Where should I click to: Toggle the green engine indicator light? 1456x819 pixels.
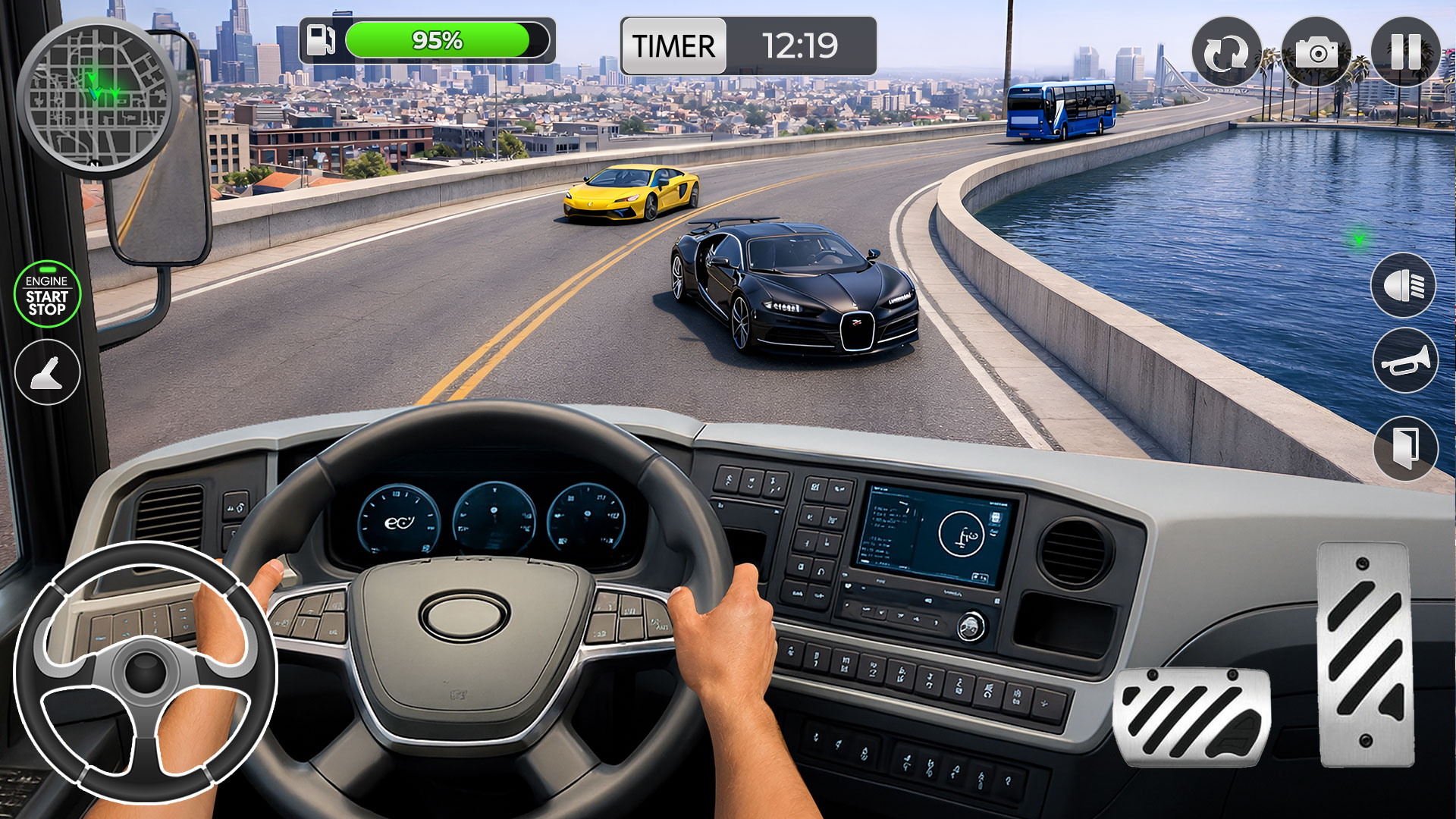pos(48,270)
